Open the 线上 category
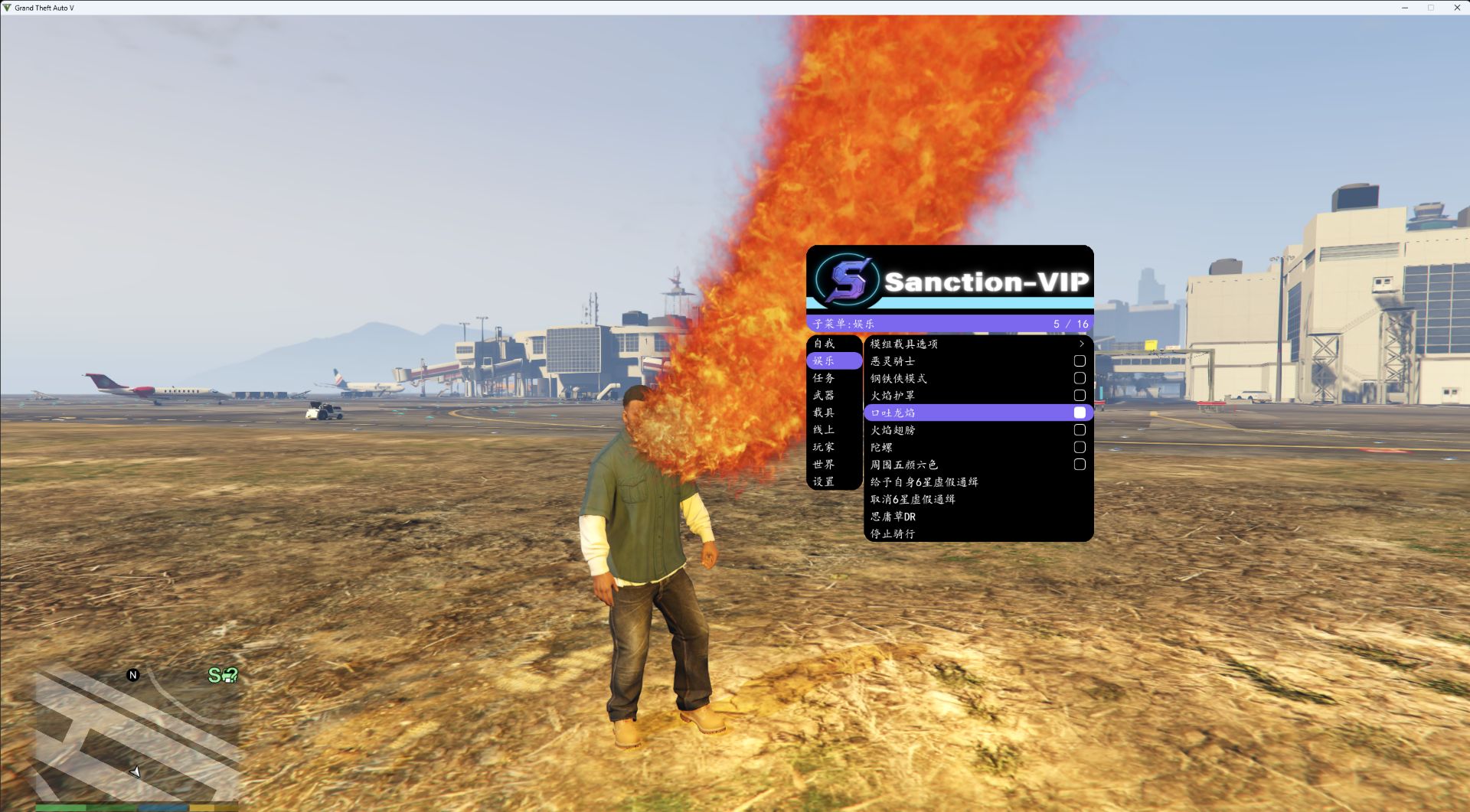Image resolution: width=1470 pixels, height=812 pixels. click(x=825, y=430)
